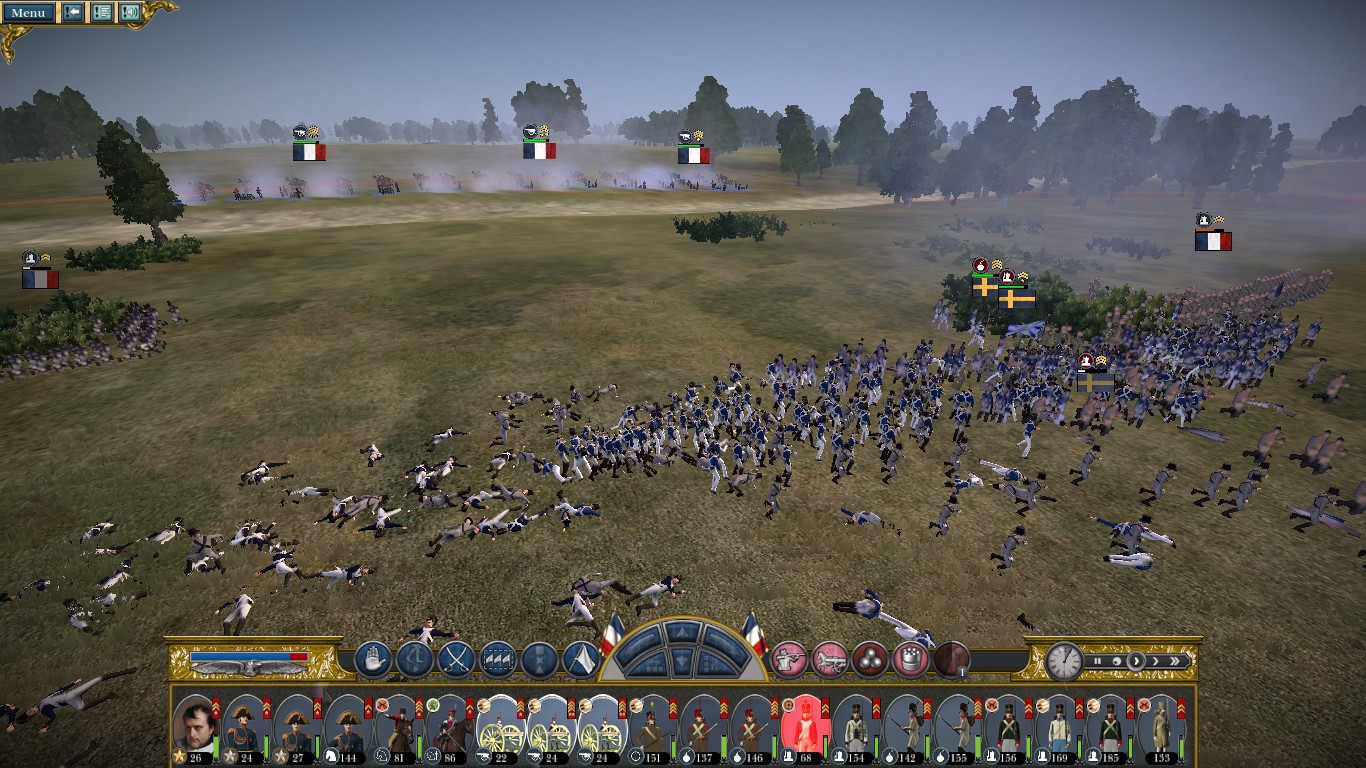Screen dimensions: 1366x768
Task: Order withdraw with the white flag icon
Action: pyautogui.click(x=581, y=660)
